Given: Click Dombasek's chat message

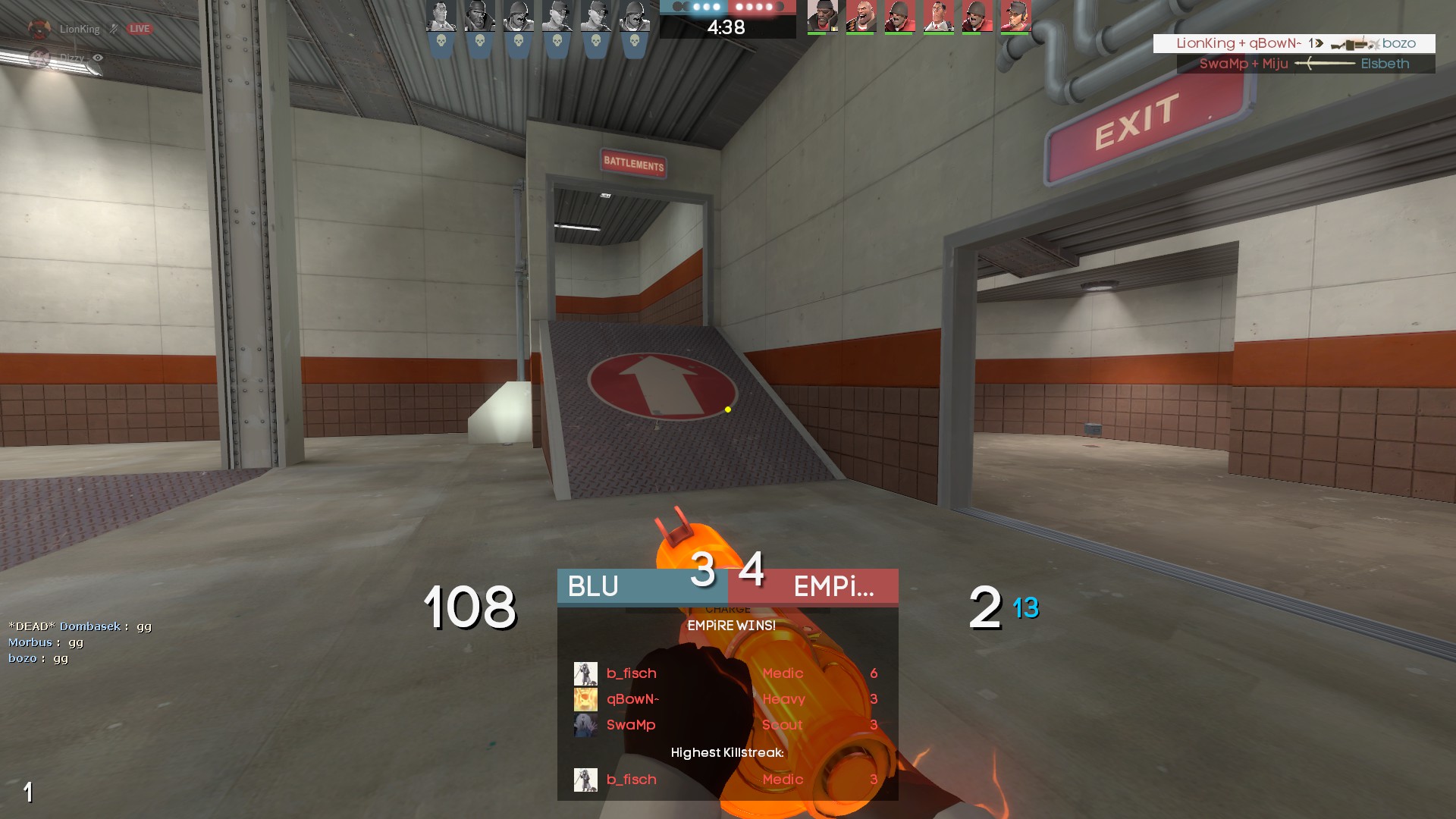Looking at the screenshot, I should 80,626.
